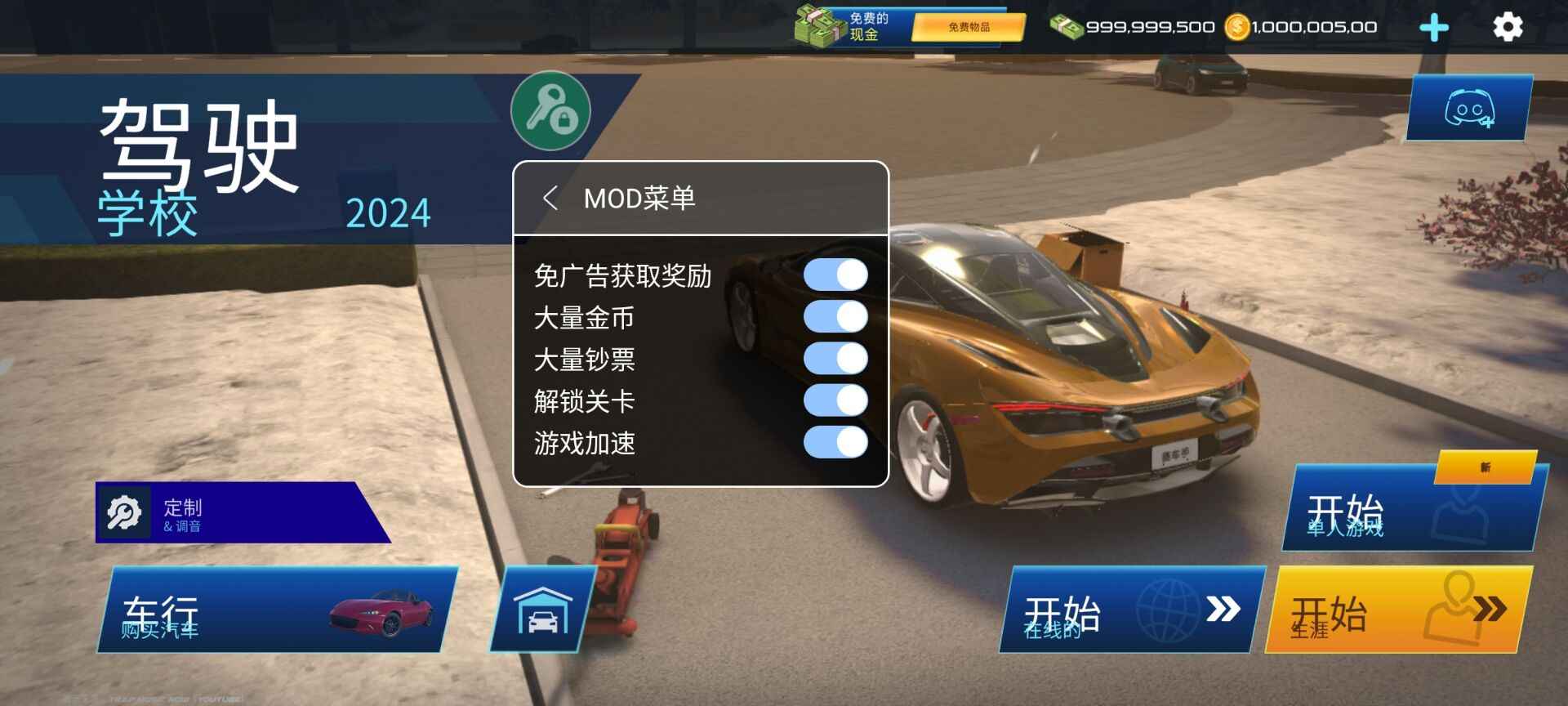This screenshot has width=1568, height=706.
Task: Open settings with the gear icon
Action: (x=1507, y=27)
